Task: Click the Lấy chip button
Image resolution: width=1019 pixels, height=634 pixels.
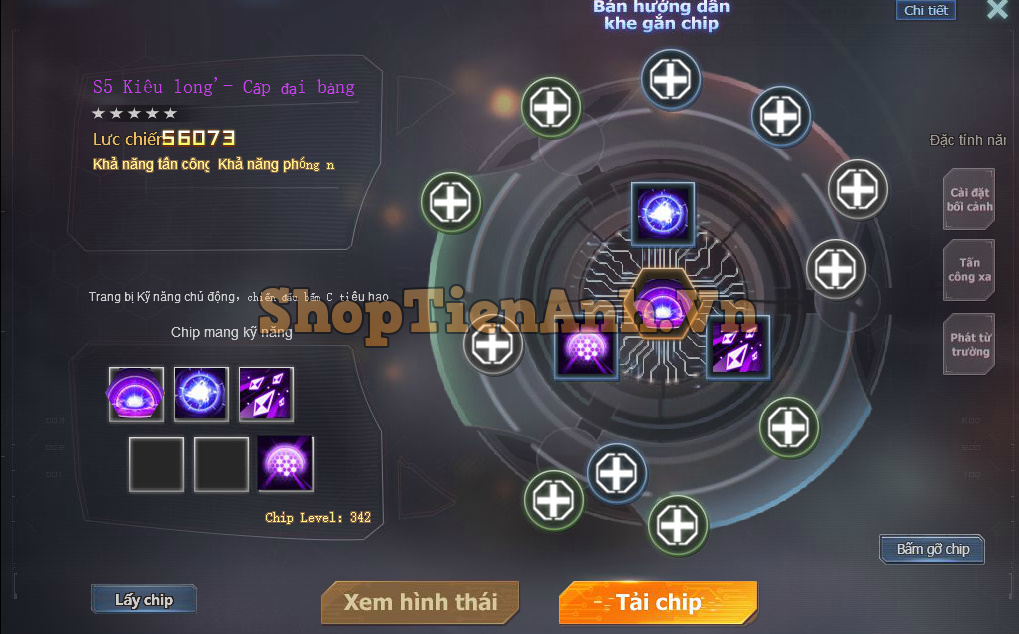Action: point(144,600)
